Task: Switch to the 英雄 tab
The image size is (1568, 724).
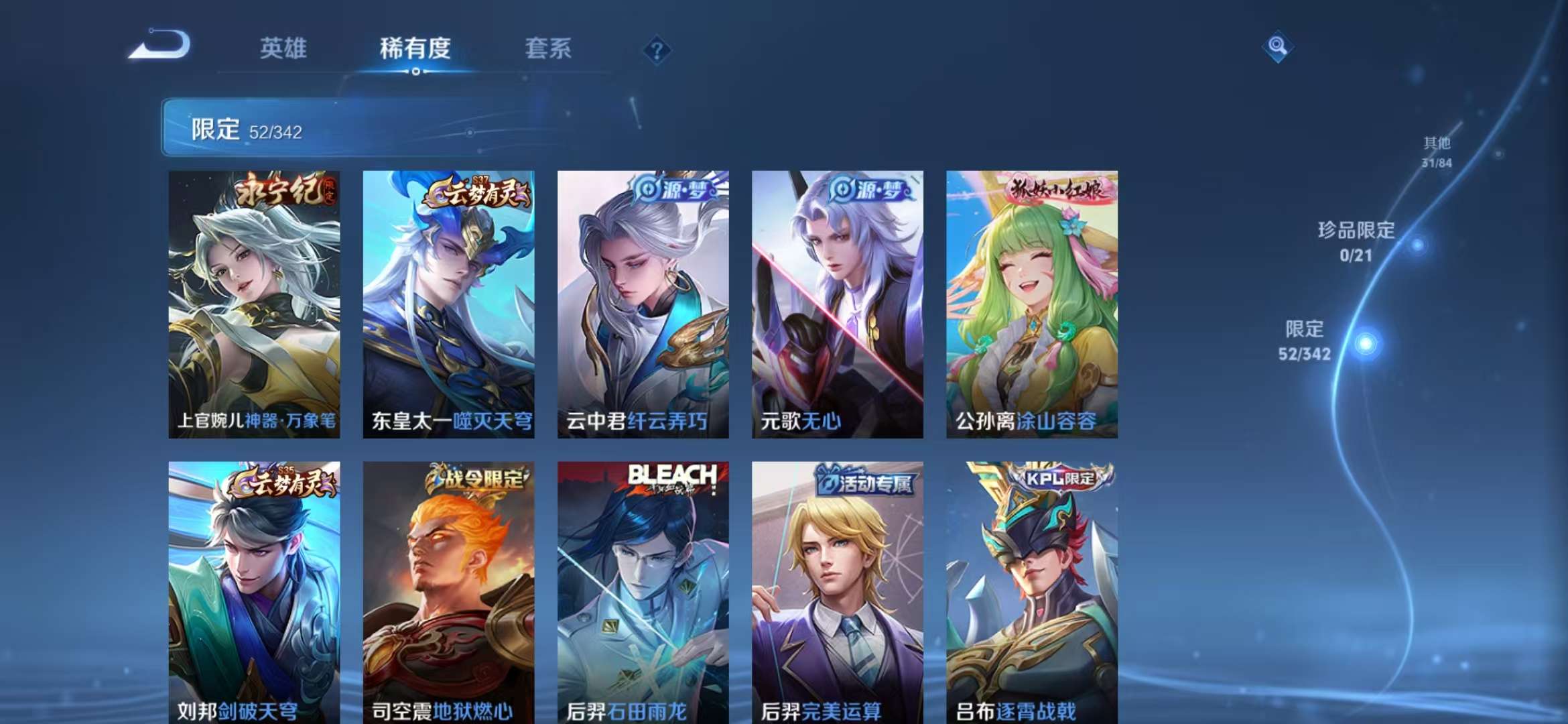Action: 285,48
